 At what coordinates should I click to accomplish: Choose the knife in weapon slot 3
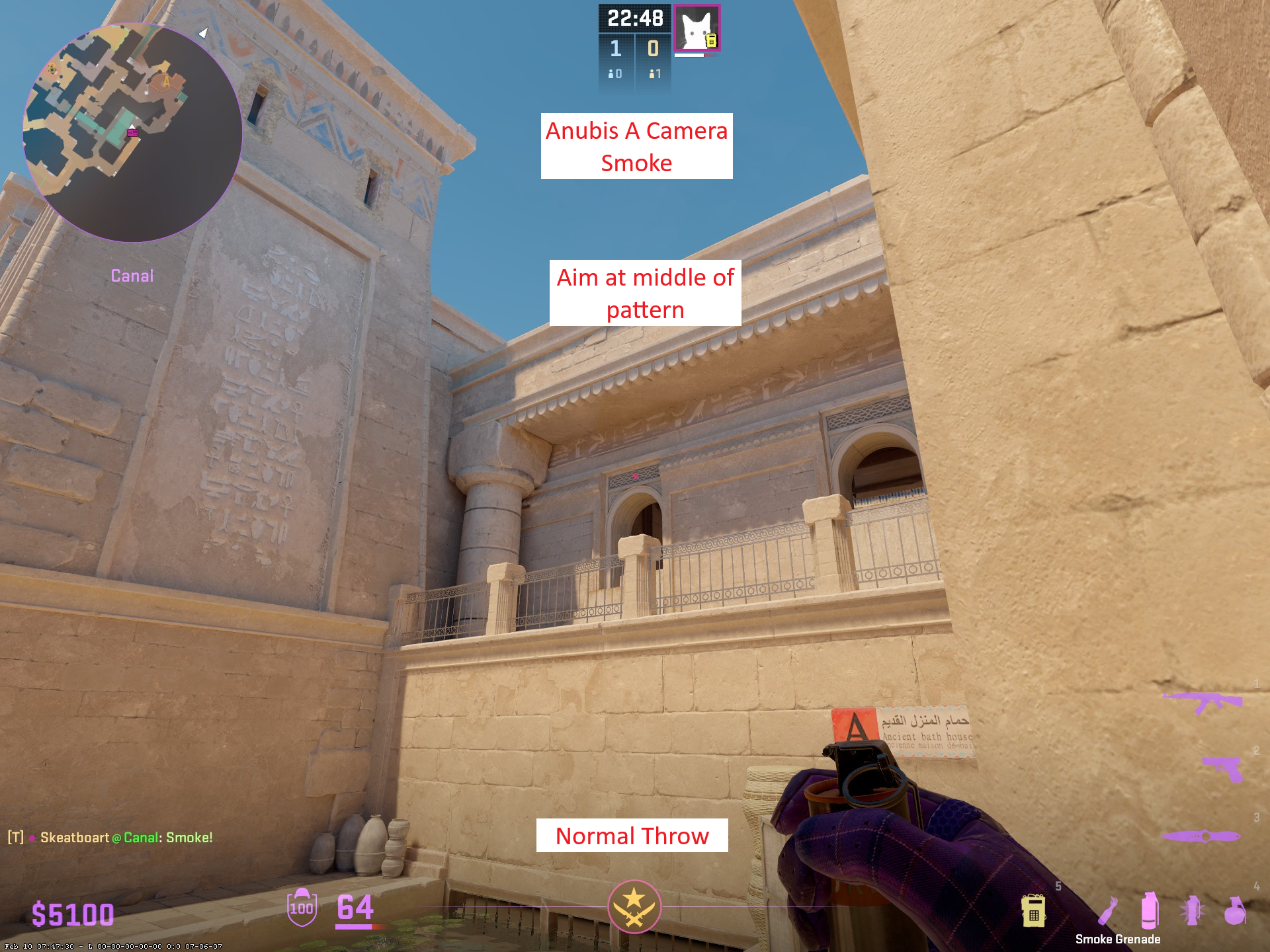click(x=1201, y=836)
